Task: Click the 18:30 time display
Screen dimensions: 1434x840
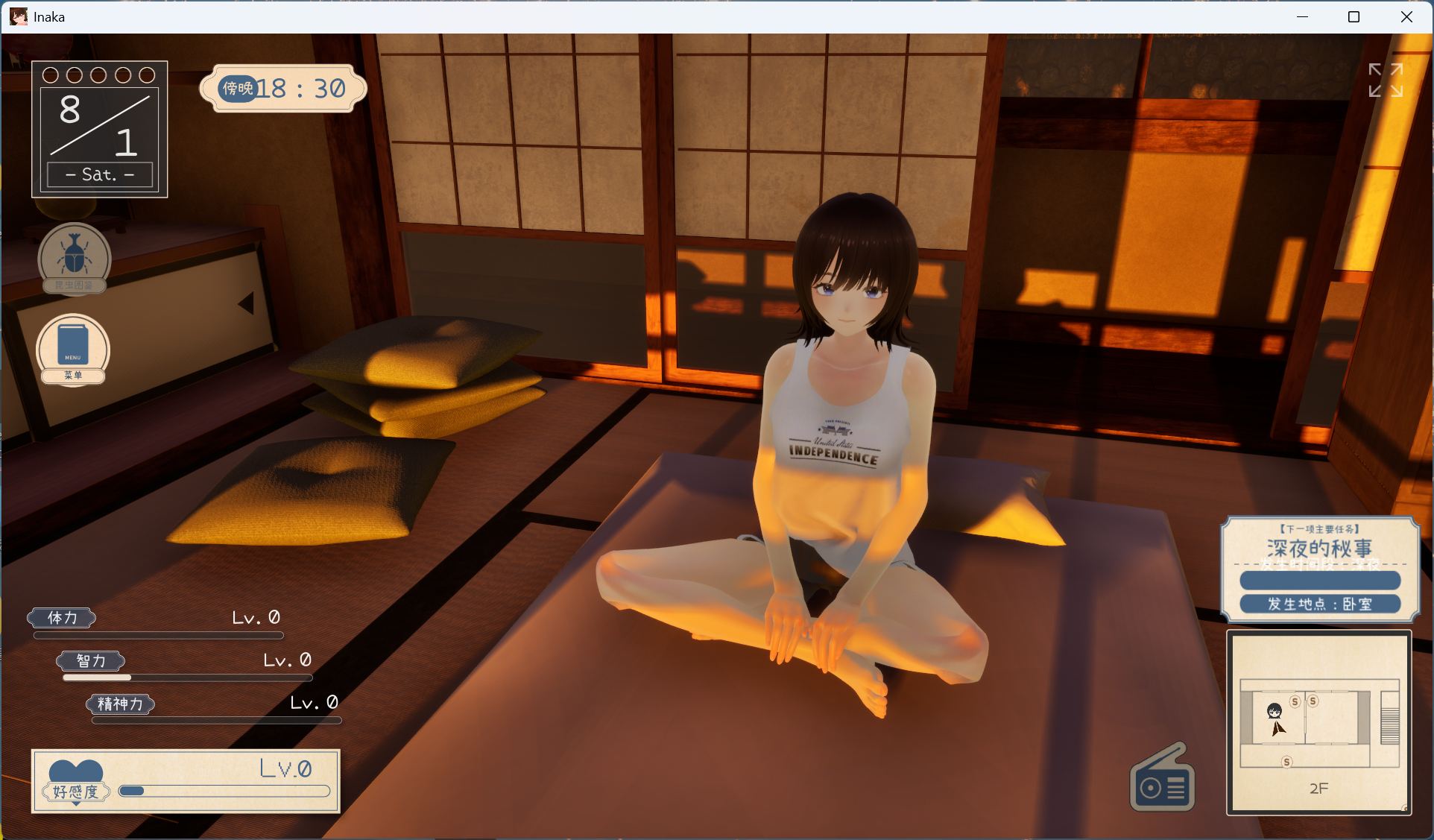Action: (301, 88)
